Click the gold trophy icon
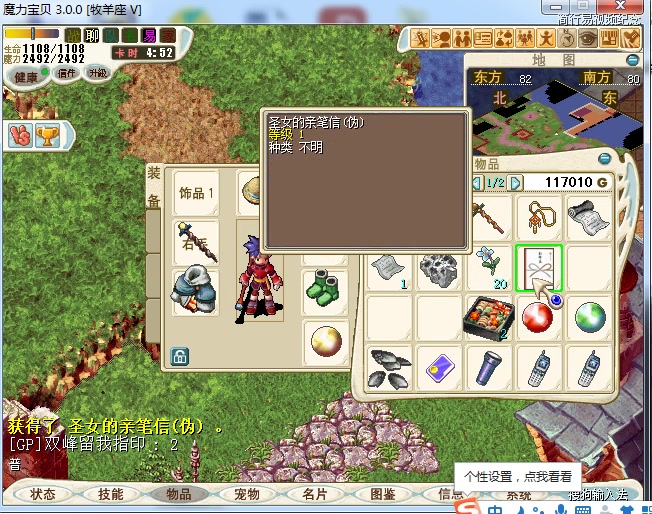The height and width of the screenshot is (514, 652). pyautogui.click(x=46, y=133)
